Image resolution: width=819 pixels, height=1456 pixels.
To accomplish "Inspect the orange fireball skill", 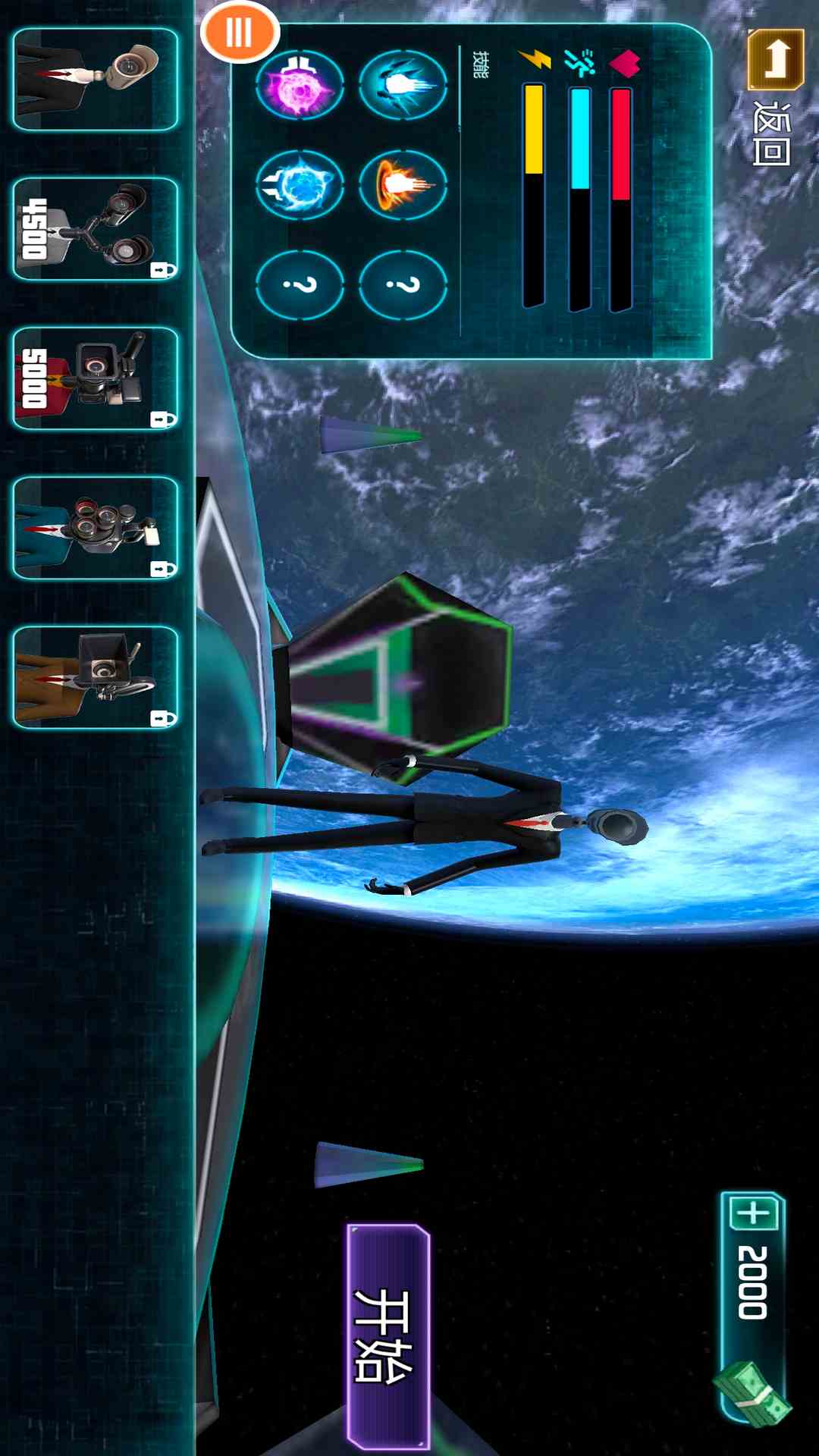I will [x=403, y=184].
